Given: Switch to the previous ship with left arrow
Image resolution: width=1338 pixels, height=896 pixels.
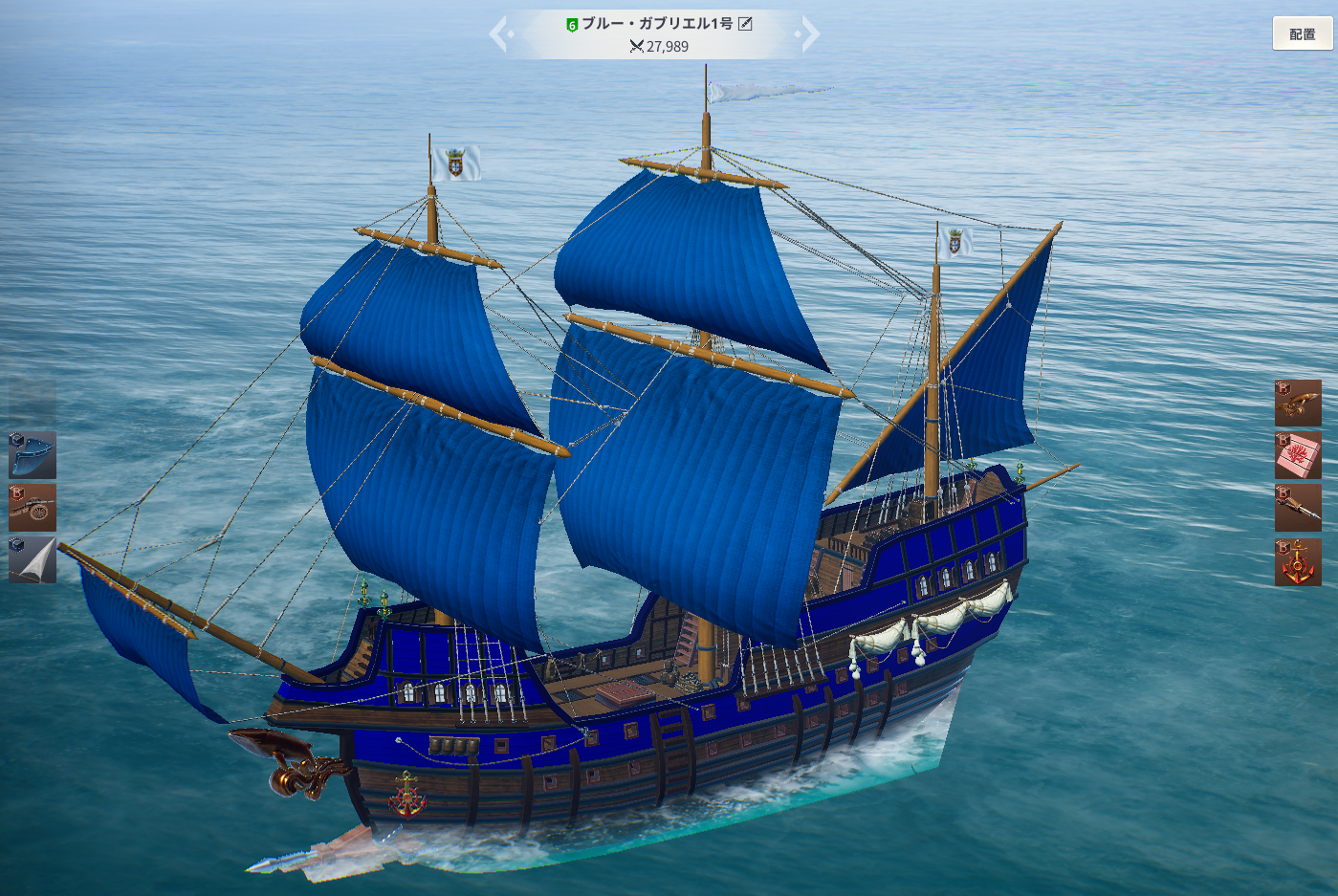Looking at the screenshot, I should tap(499, 34).
